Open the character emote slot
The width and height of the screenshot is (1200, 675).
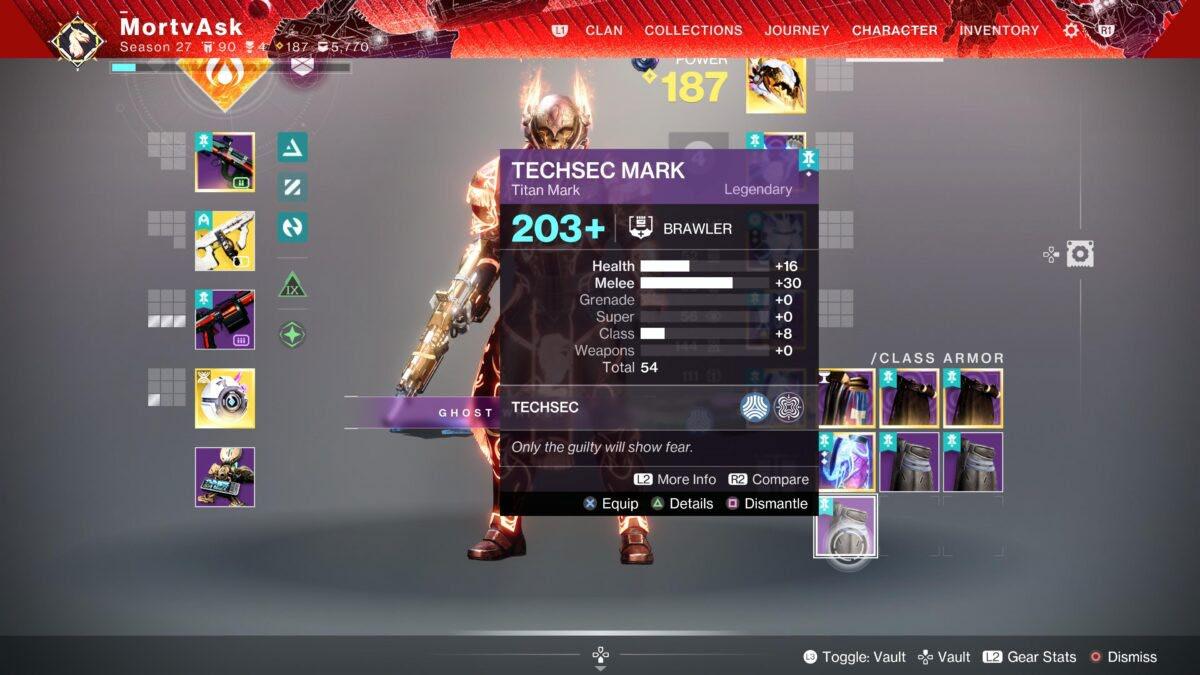pos(225,477)
